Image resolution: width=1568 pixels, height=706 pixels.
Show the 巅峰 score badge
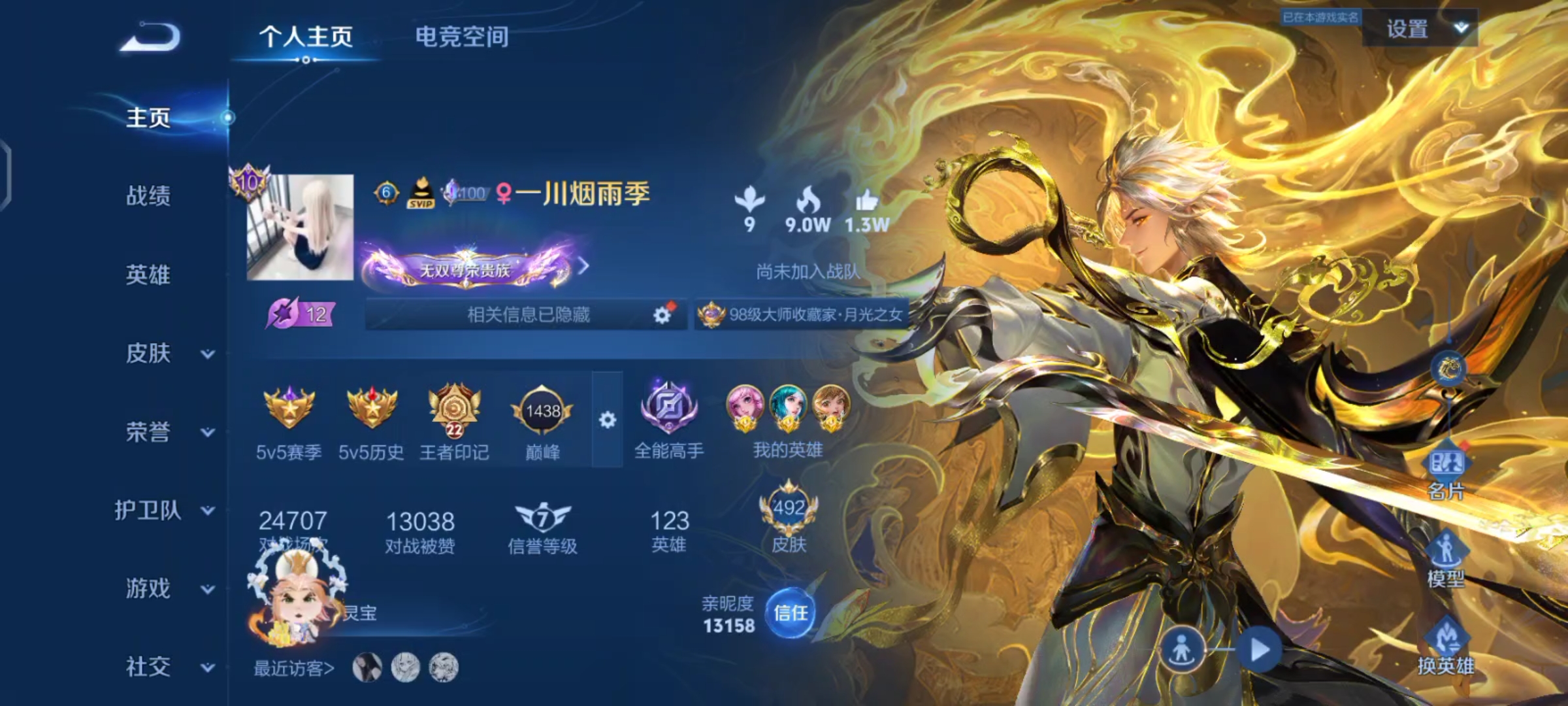pos(542,412)
